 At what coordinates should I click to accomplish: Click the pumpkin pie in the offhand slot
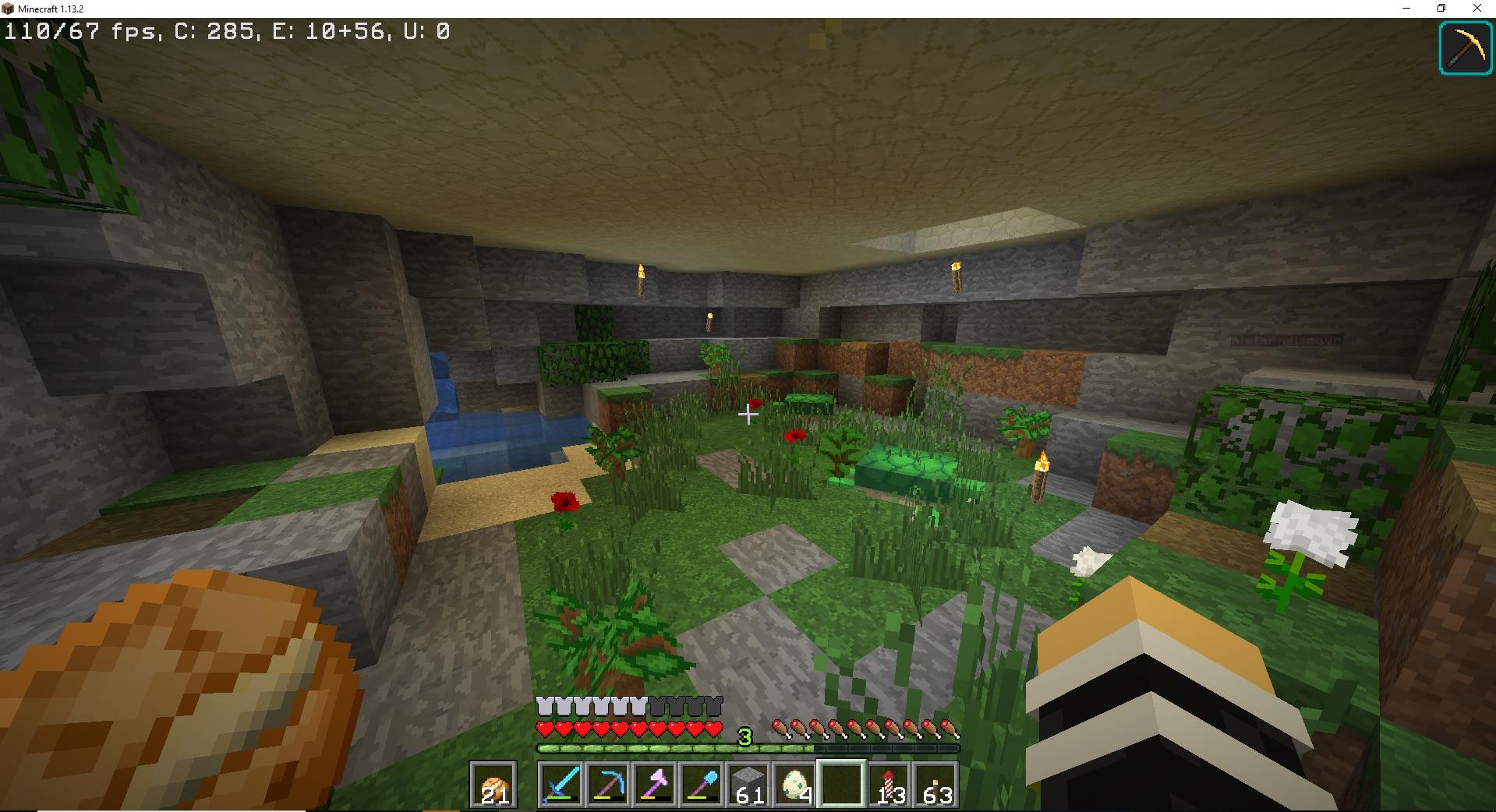[x=493, y=786]
